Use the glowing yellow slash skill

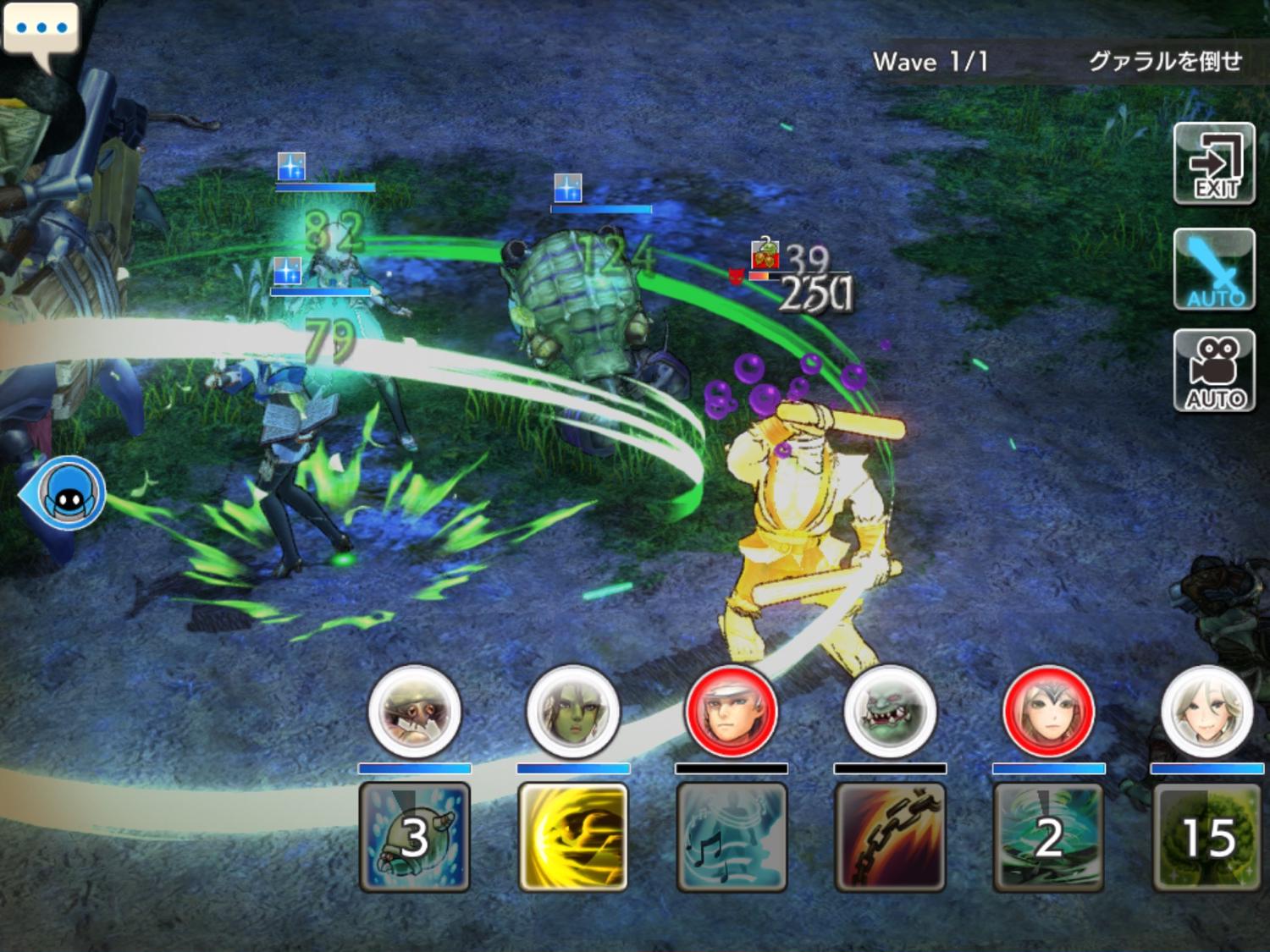(x=573, y=837)
